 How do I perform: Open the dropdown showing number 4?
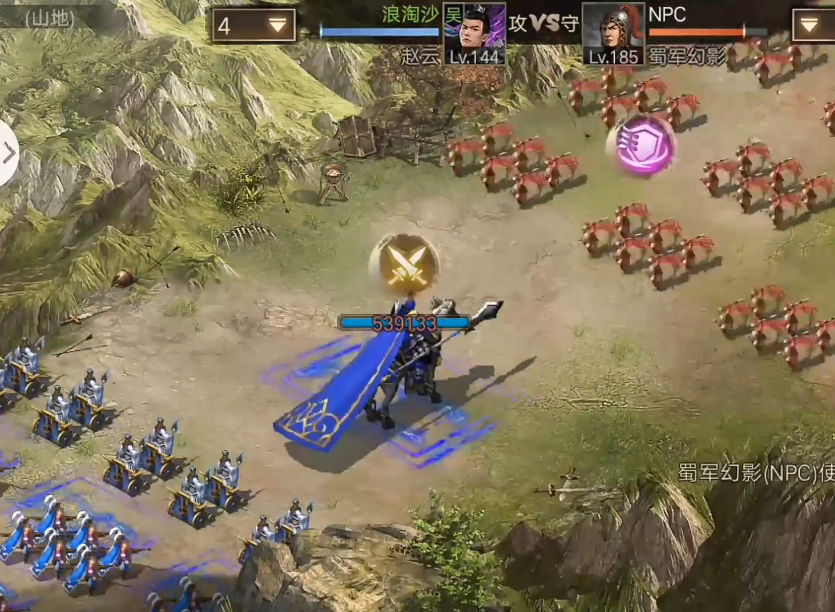(253, 26)
